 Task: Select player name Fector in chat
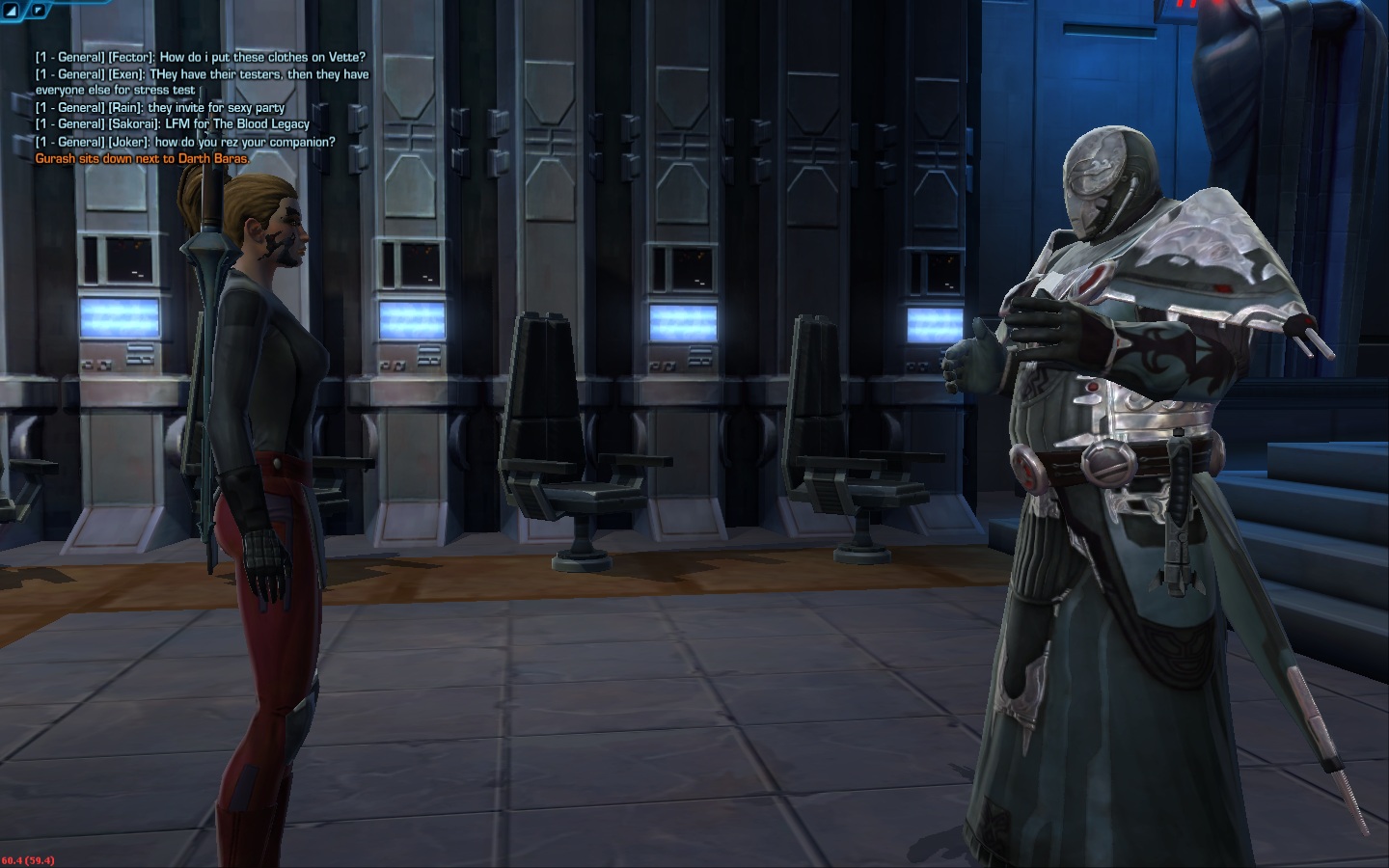click(x=131, y=58)
